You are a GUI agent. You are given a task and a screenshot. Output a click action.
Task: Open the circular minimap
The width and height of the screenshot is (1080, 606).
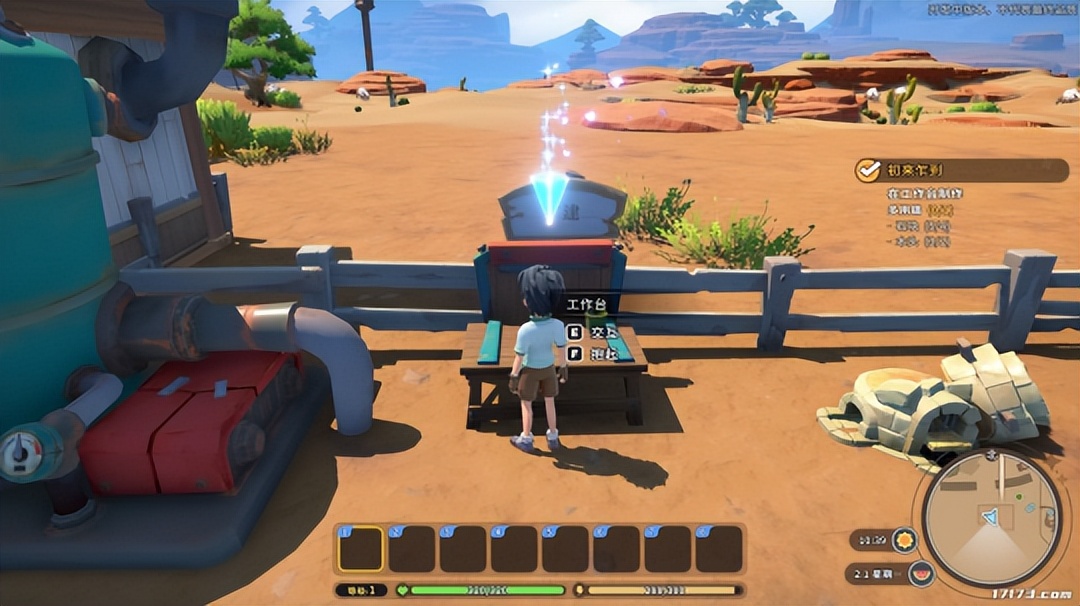pyautogui.click(x=991, y=518)
